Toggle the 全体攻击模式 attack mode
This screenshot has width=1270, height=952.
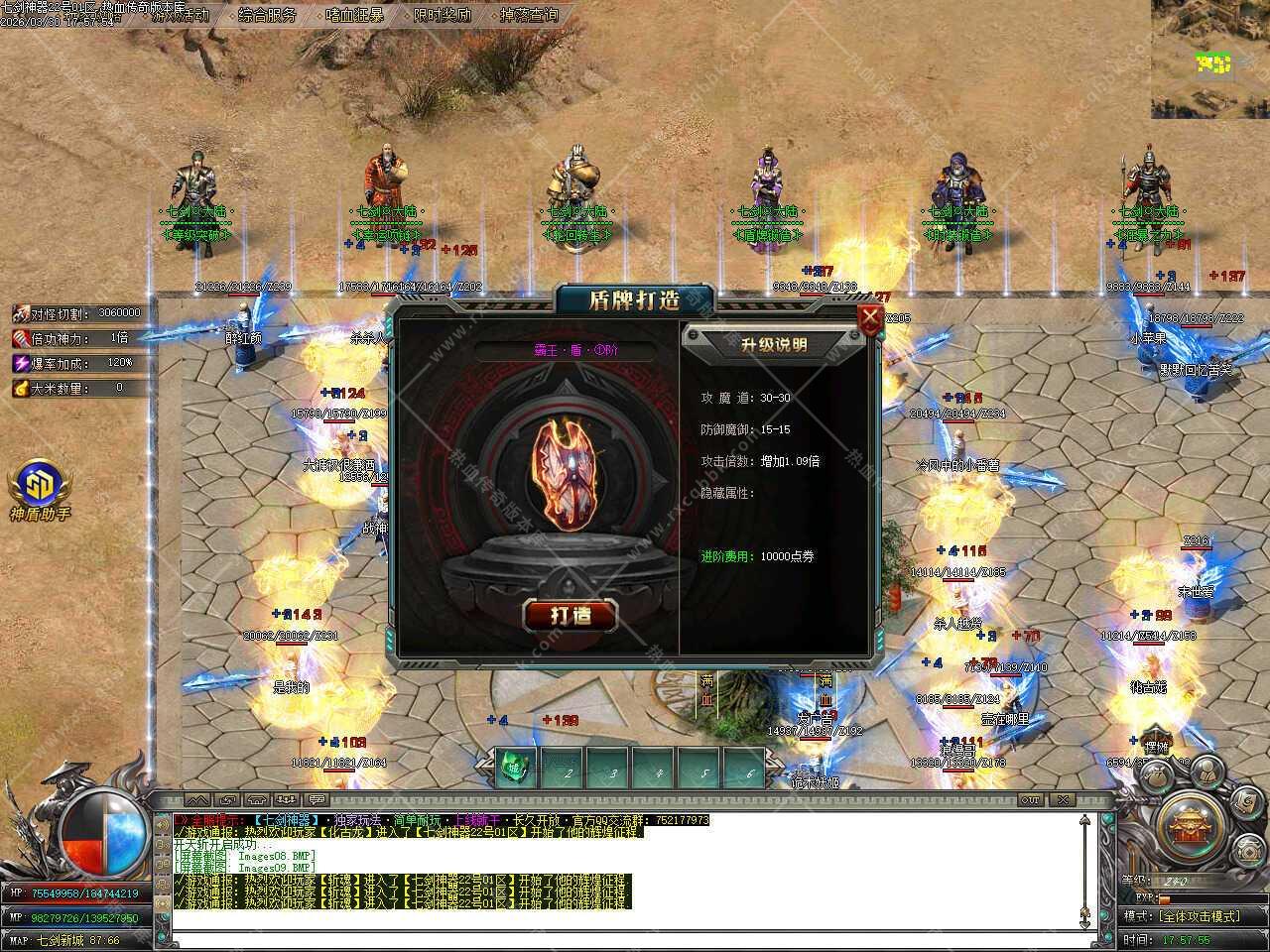tap(1198, 916)
